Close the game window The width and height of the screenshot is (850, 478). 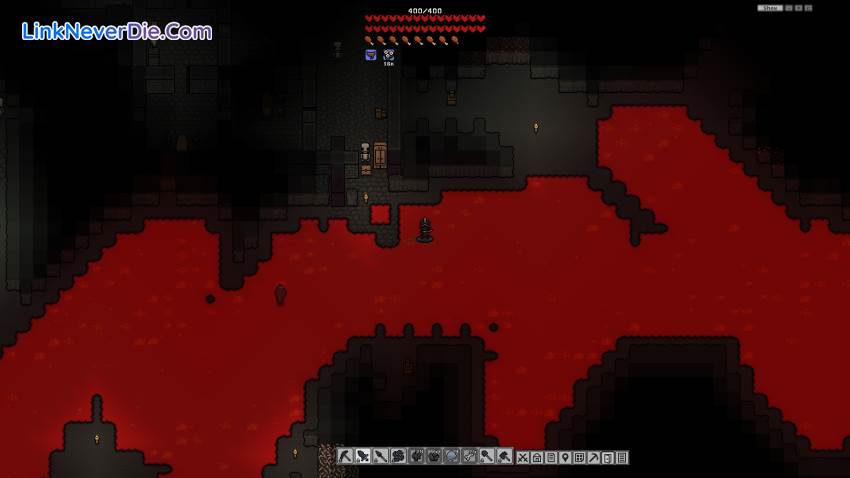point(809,8)
